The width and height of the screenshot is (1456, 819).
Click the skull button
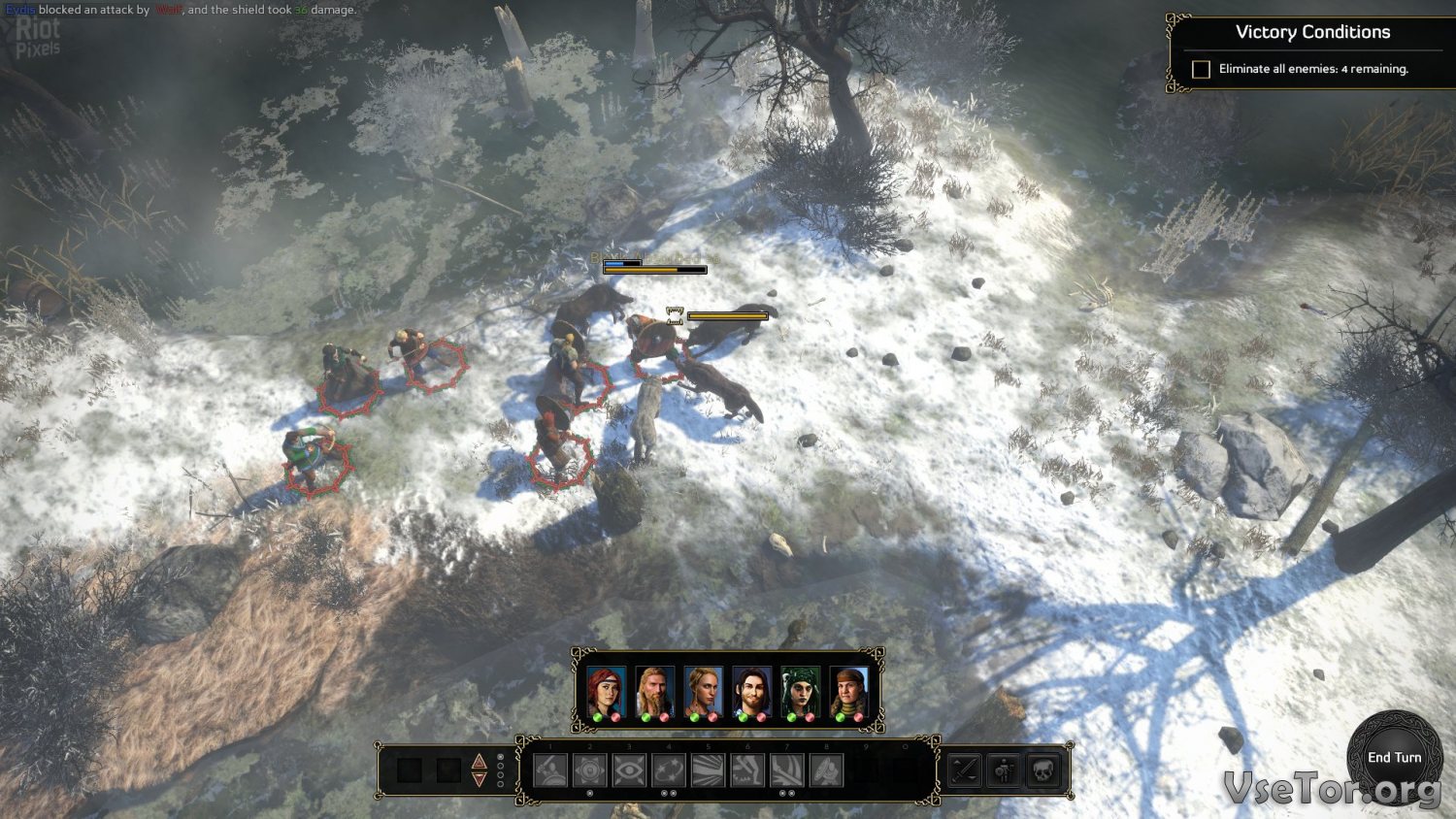[1042, 770]
